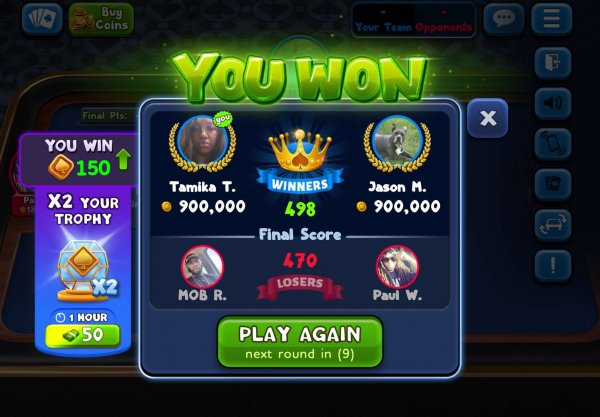View Jason M.'s player avatar
This screenshot has height=417, width=600.
click(396, 143)
